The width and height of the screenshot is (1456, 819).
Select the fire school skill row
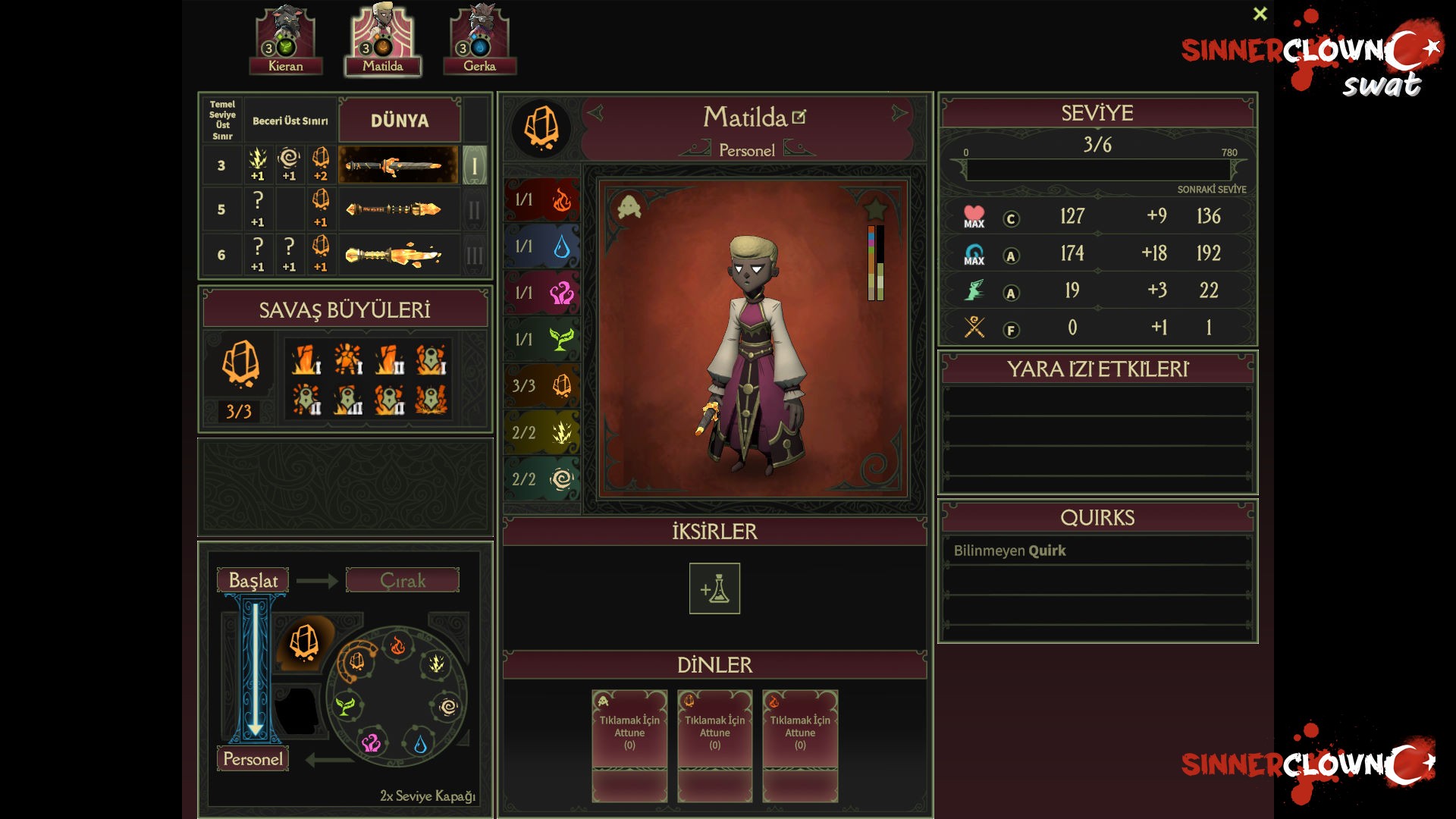pos(541,200)
